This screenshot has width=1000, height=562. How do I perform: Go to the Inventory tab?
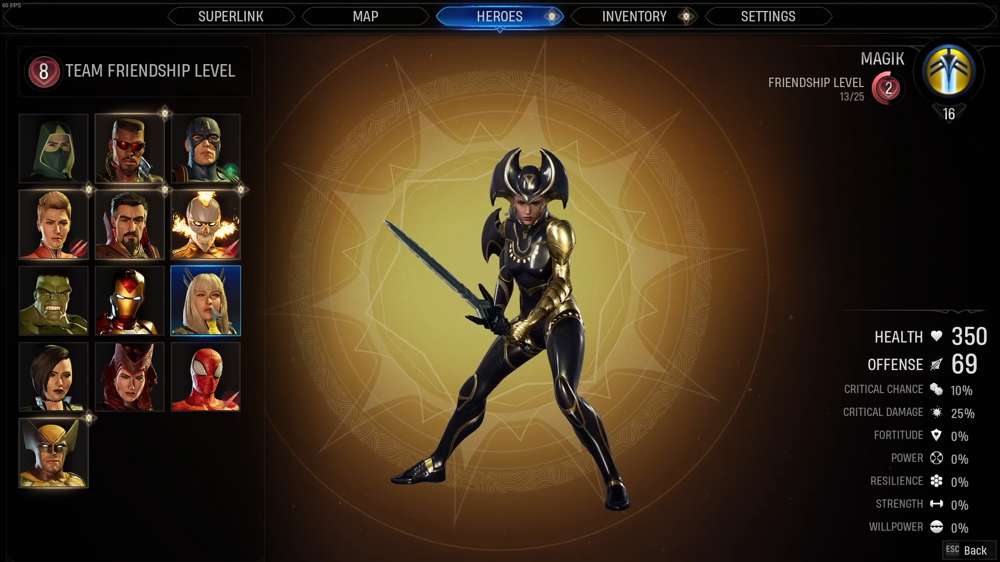pos(634,16)
